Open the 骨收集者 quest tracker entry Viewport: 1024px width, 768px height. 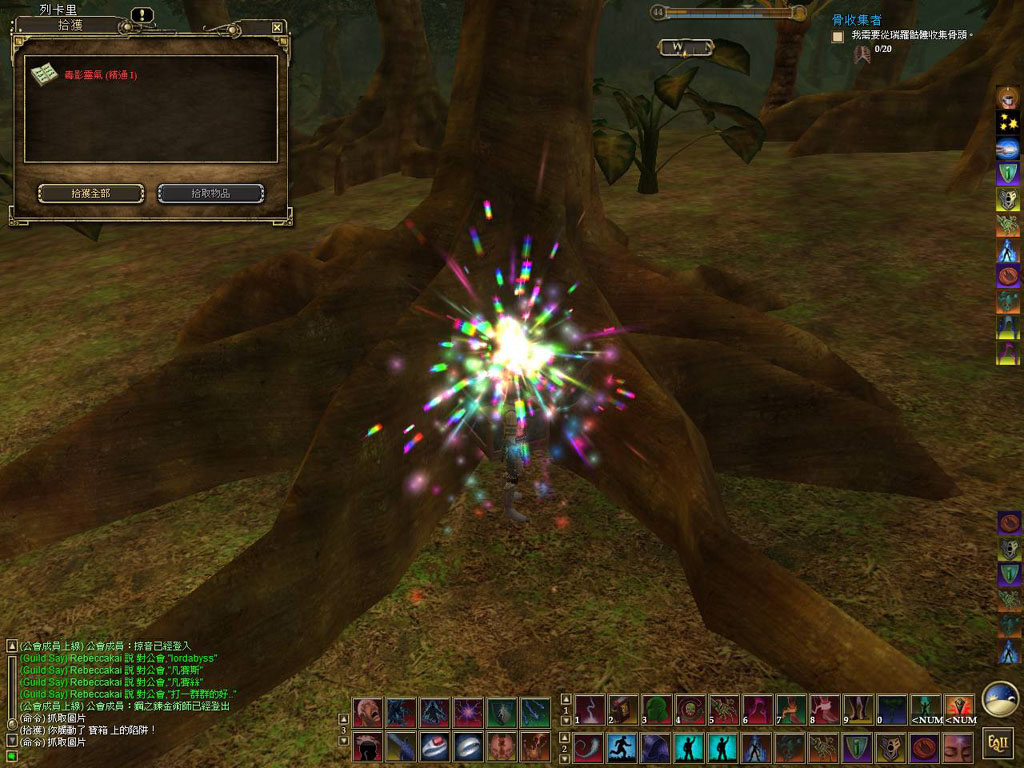point(857,20)
